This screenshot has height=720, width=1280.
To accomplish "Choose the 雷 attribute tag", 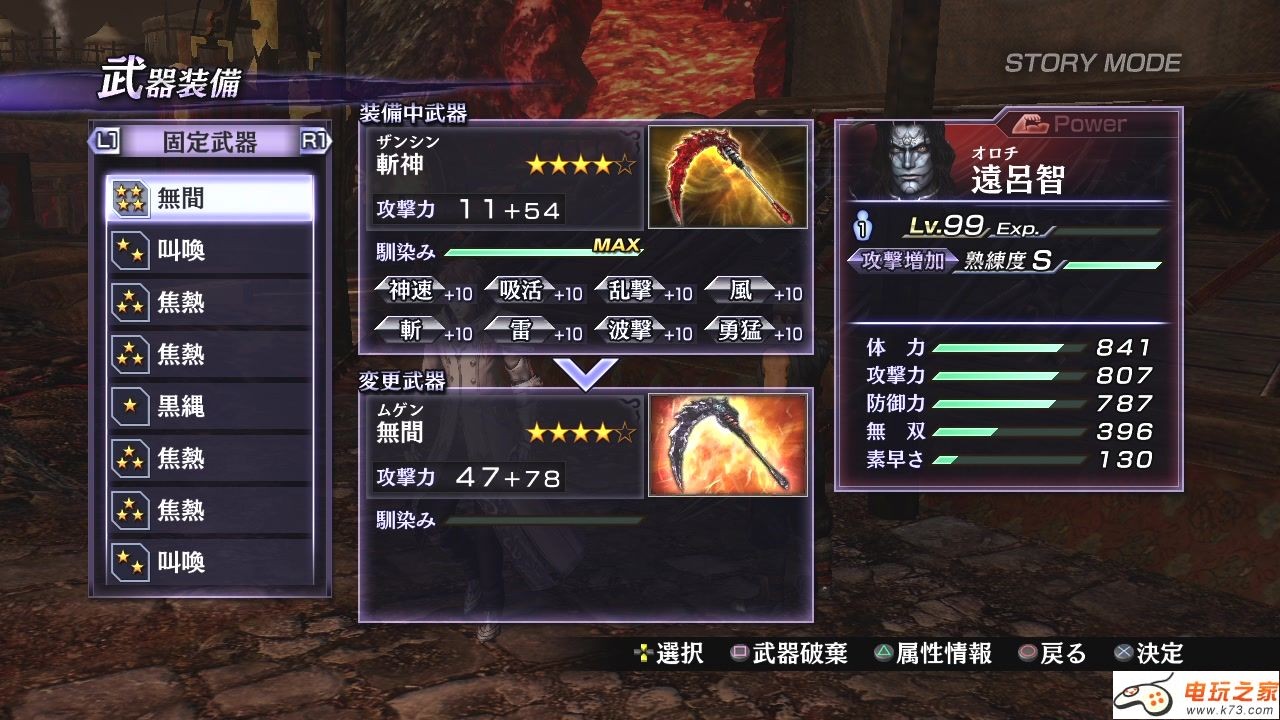I will click(521, 331).
